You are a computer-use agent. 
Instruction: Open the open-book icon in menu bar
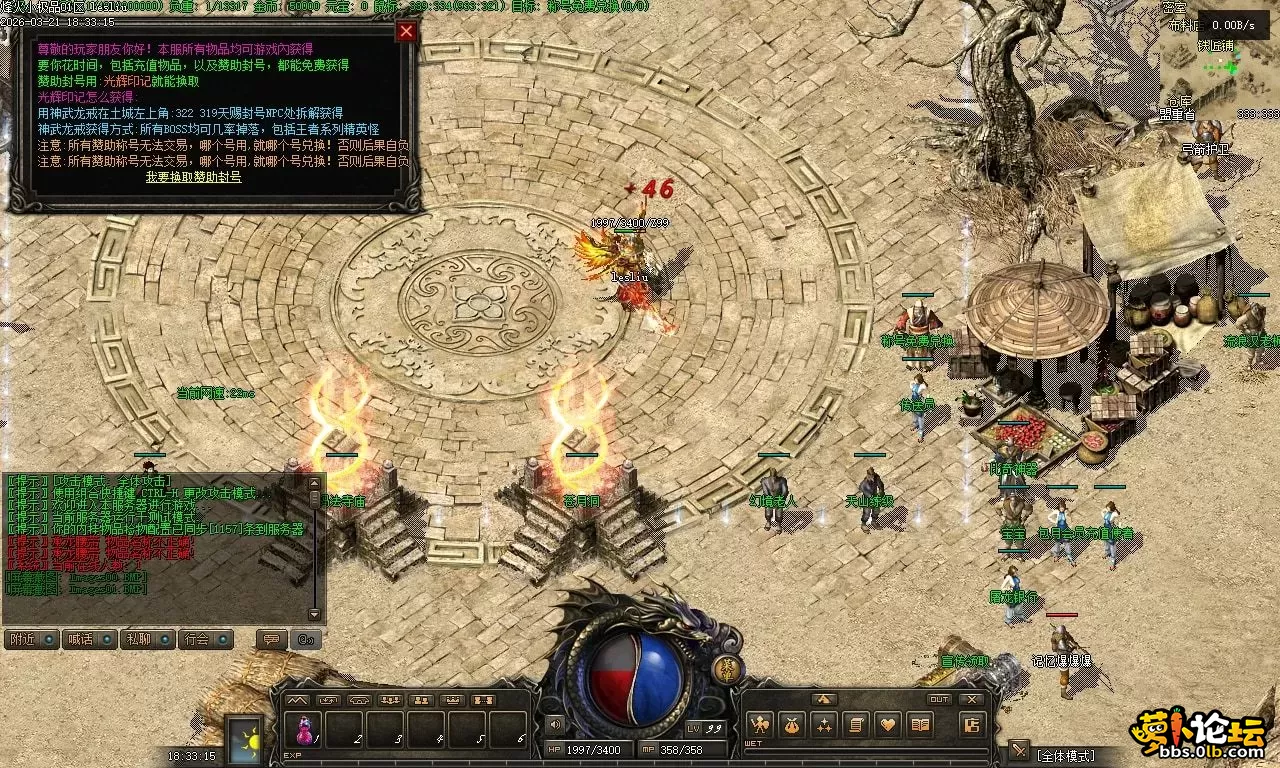point(919,725)
